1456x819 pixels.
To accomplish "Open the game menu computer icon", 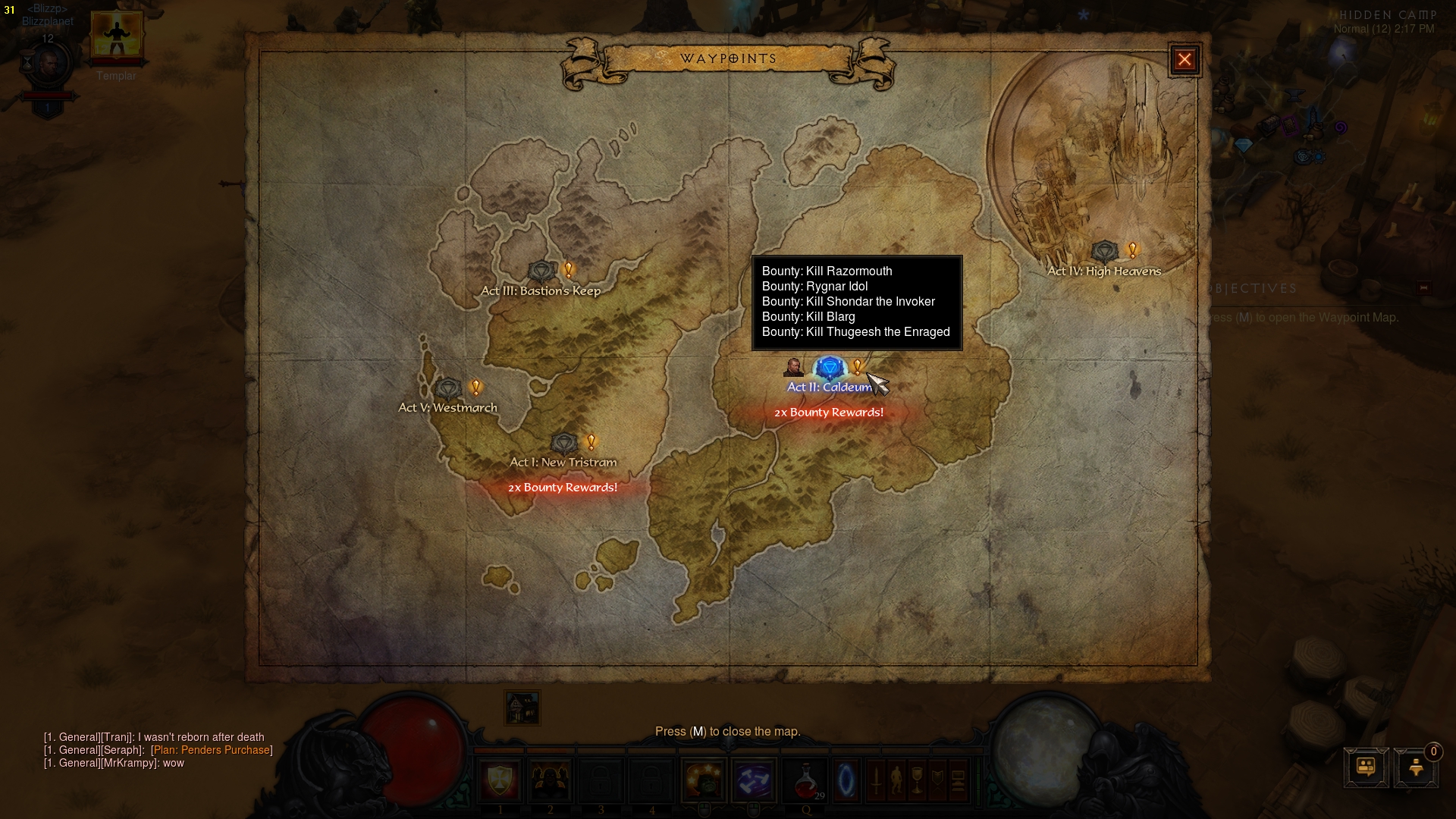I will (x=958, y=779).
